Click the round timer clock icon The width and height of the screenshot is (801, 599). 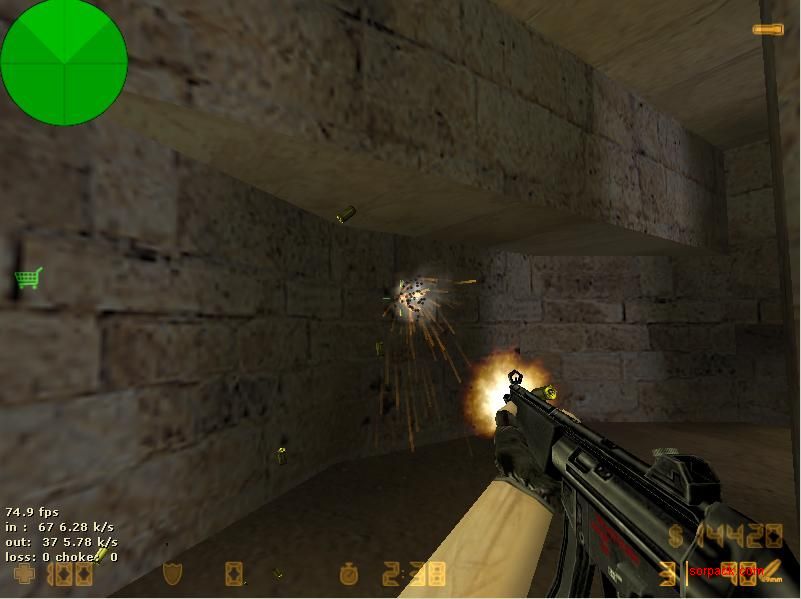(x=348, y=574)
